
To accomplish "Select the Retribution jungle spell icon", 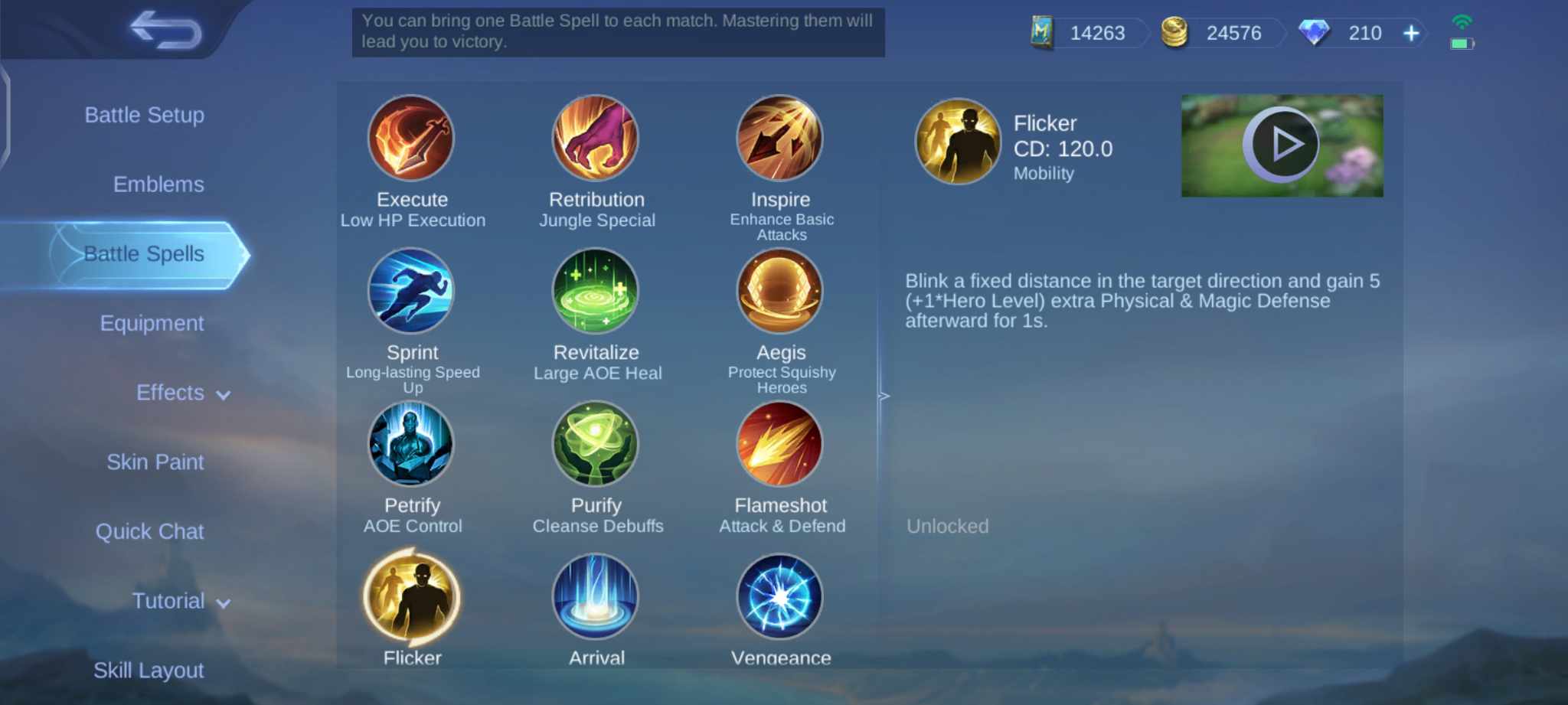I will tap(596, 139).
